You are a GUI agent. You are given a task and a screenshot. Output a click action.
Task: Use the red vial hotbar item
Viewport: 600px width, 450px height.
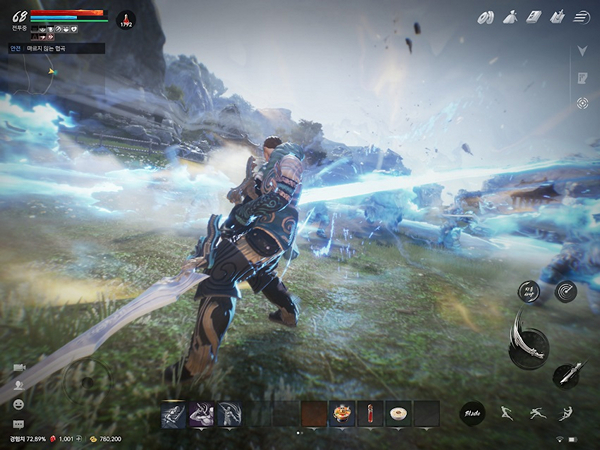[x=370, y=413]
